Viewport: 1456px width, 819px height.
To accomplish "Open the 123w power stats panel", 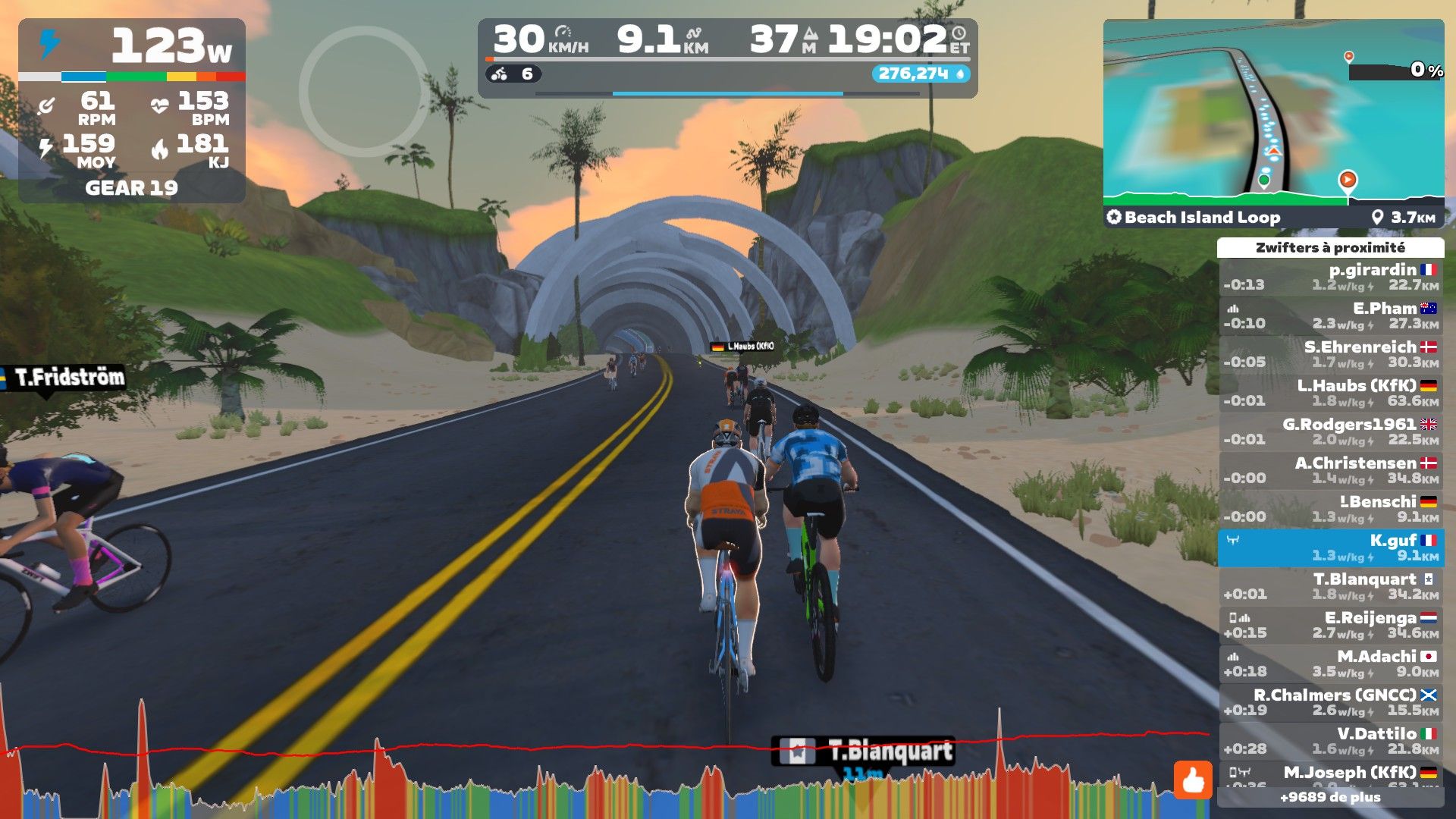I will (x=132, y=111).
